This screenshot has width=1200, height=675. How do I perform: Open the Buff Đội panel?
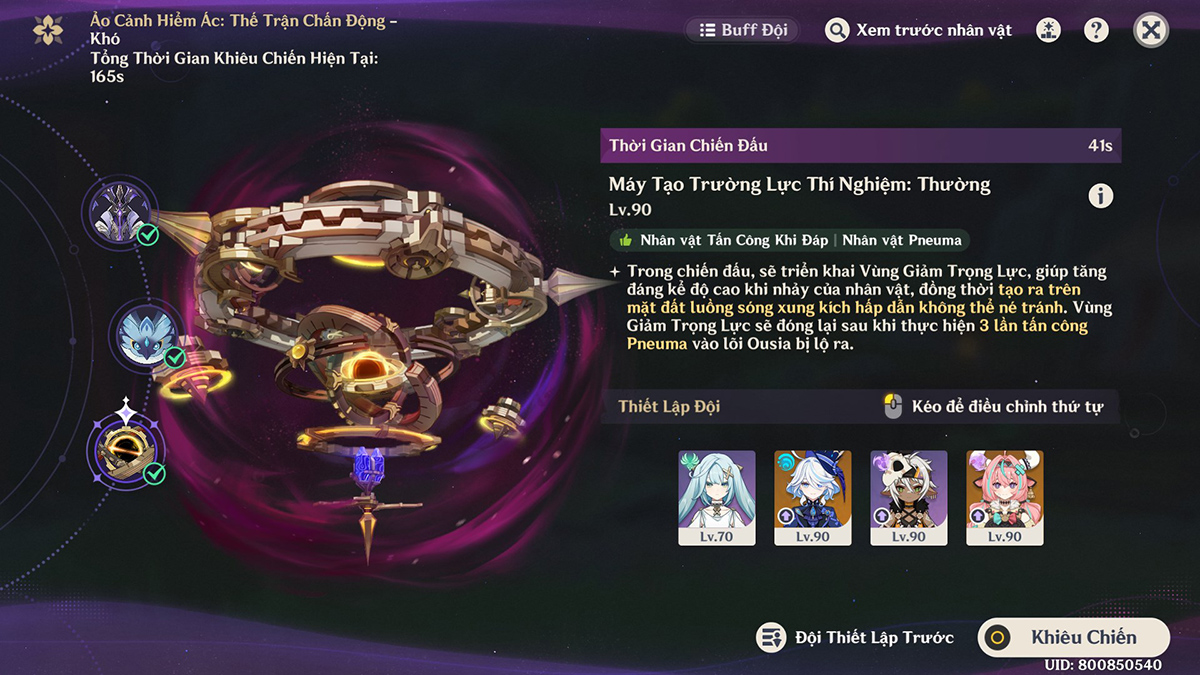tap(744, 30)
